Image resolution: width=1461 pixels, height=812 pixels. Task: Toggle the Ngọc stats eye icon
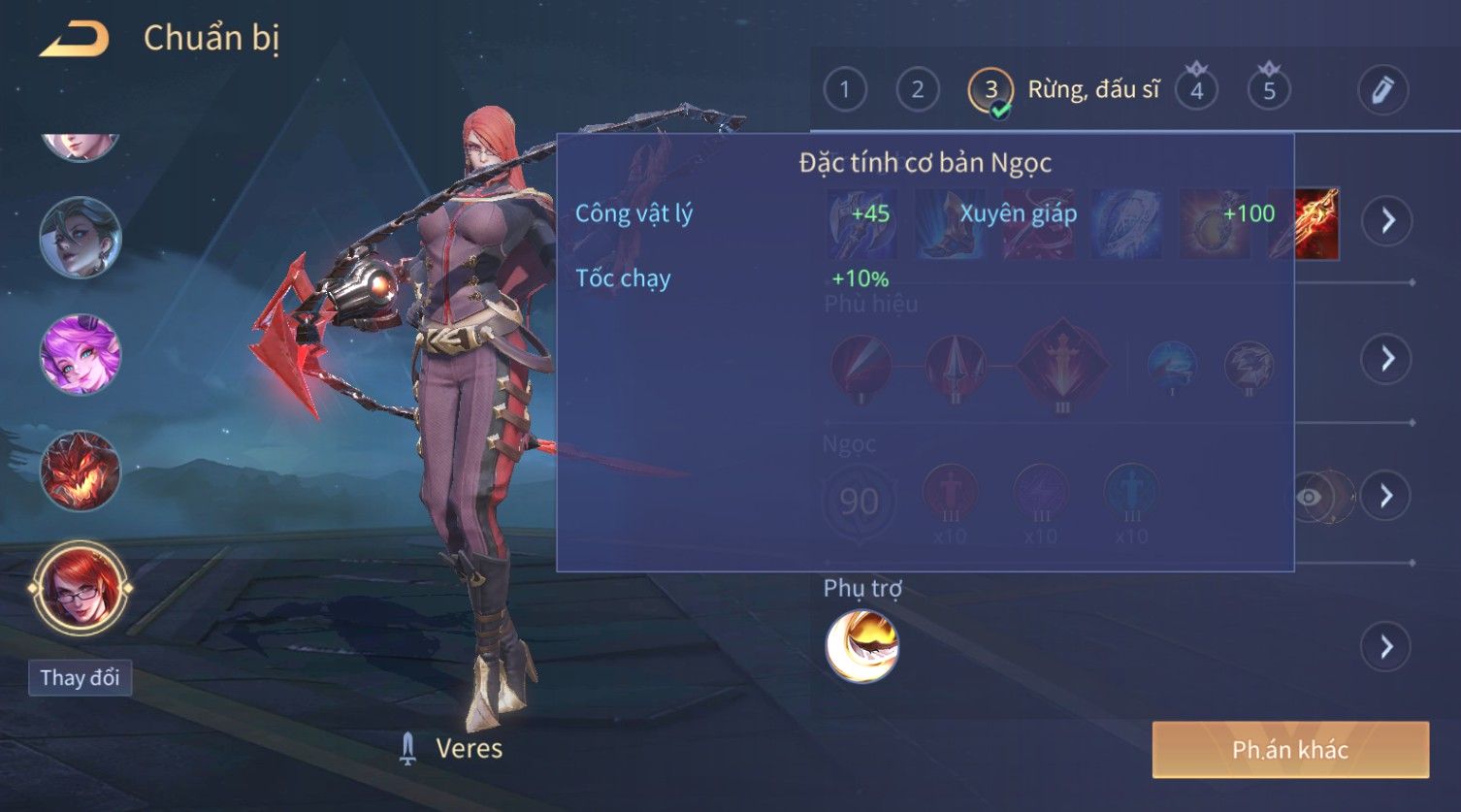point(1311,497)
